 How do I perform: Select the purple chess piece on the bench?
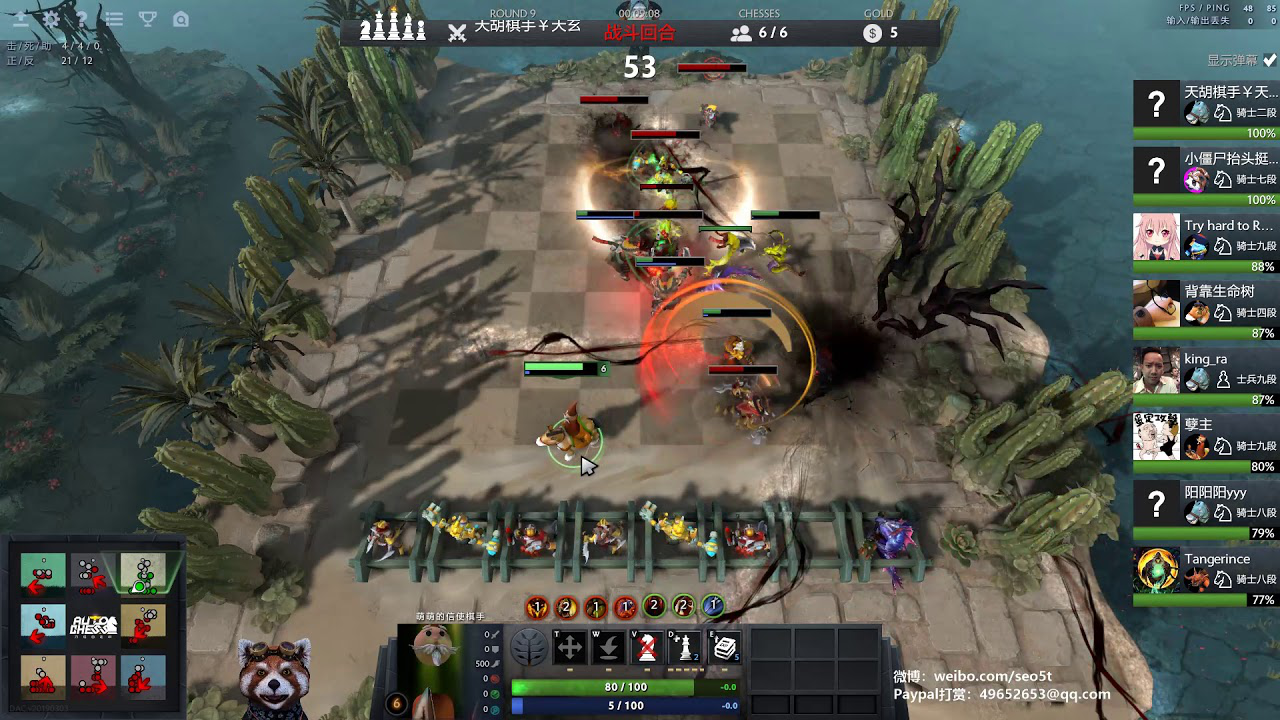tap(890, 540)
